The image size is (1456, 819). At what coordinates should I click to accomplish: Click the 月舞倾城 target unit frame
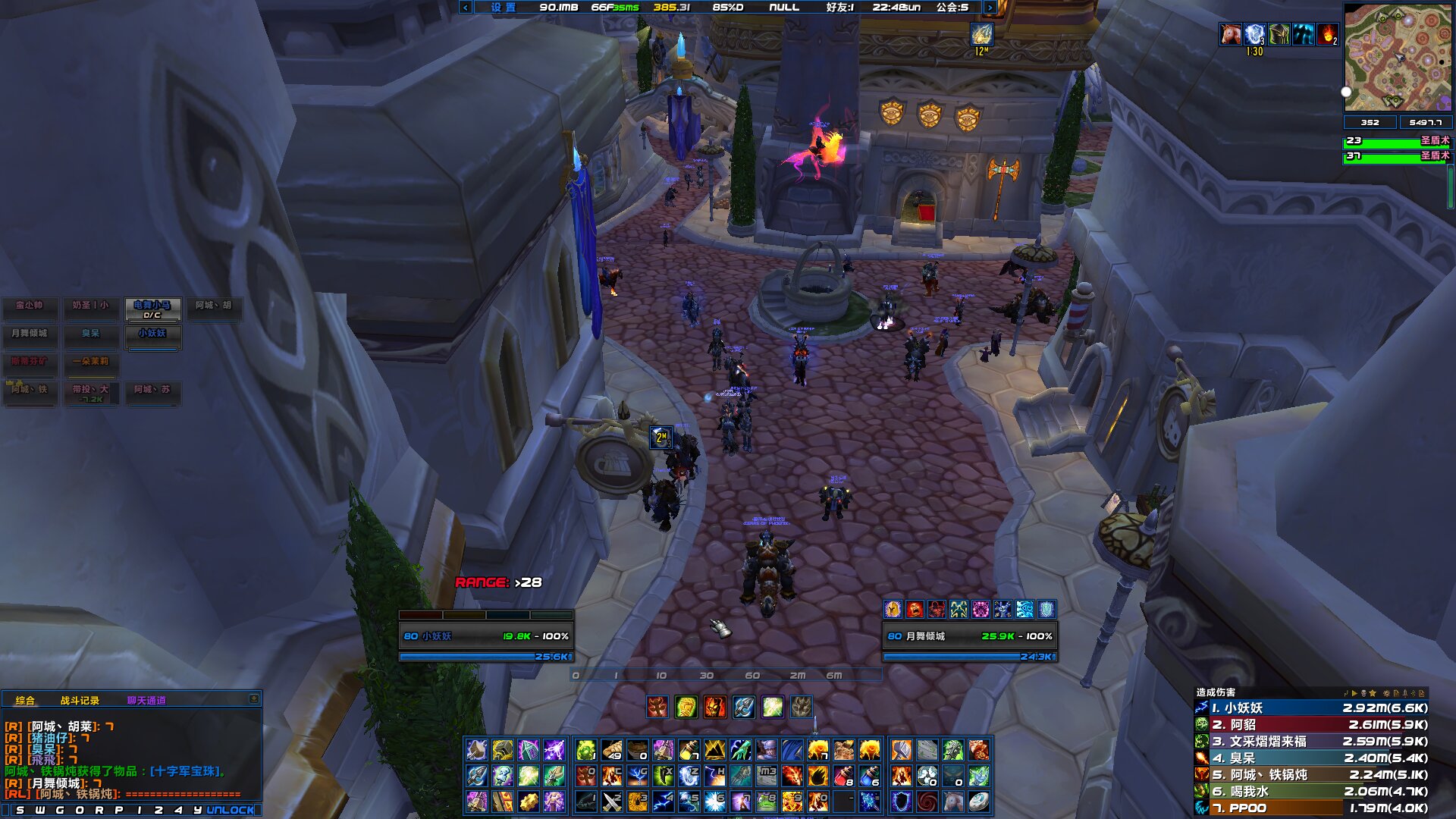(969, 635)
